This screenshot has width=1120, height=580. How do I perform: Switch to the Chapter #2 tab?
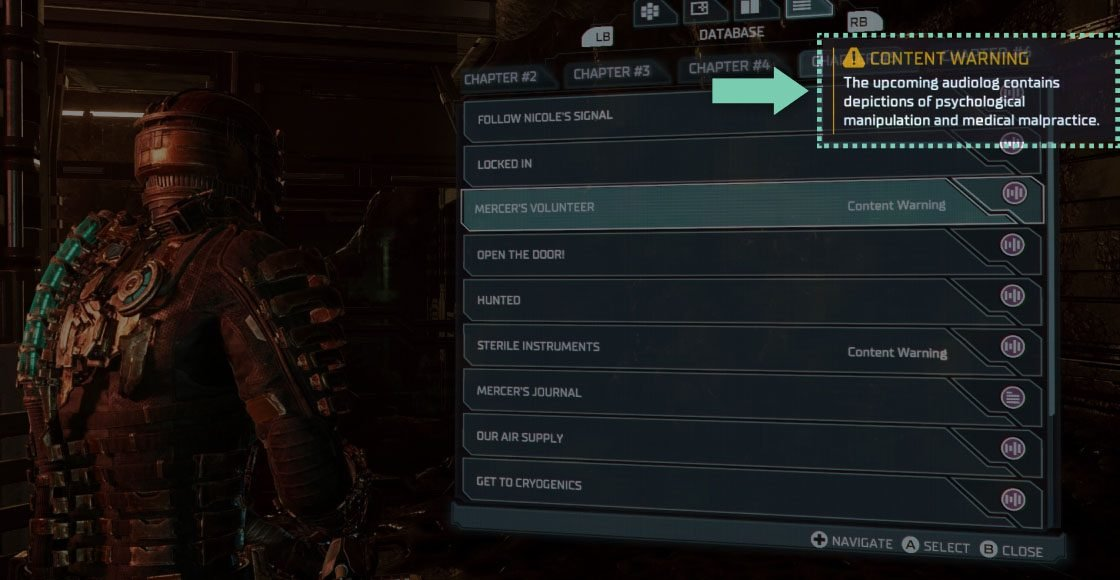coord(501,77)
